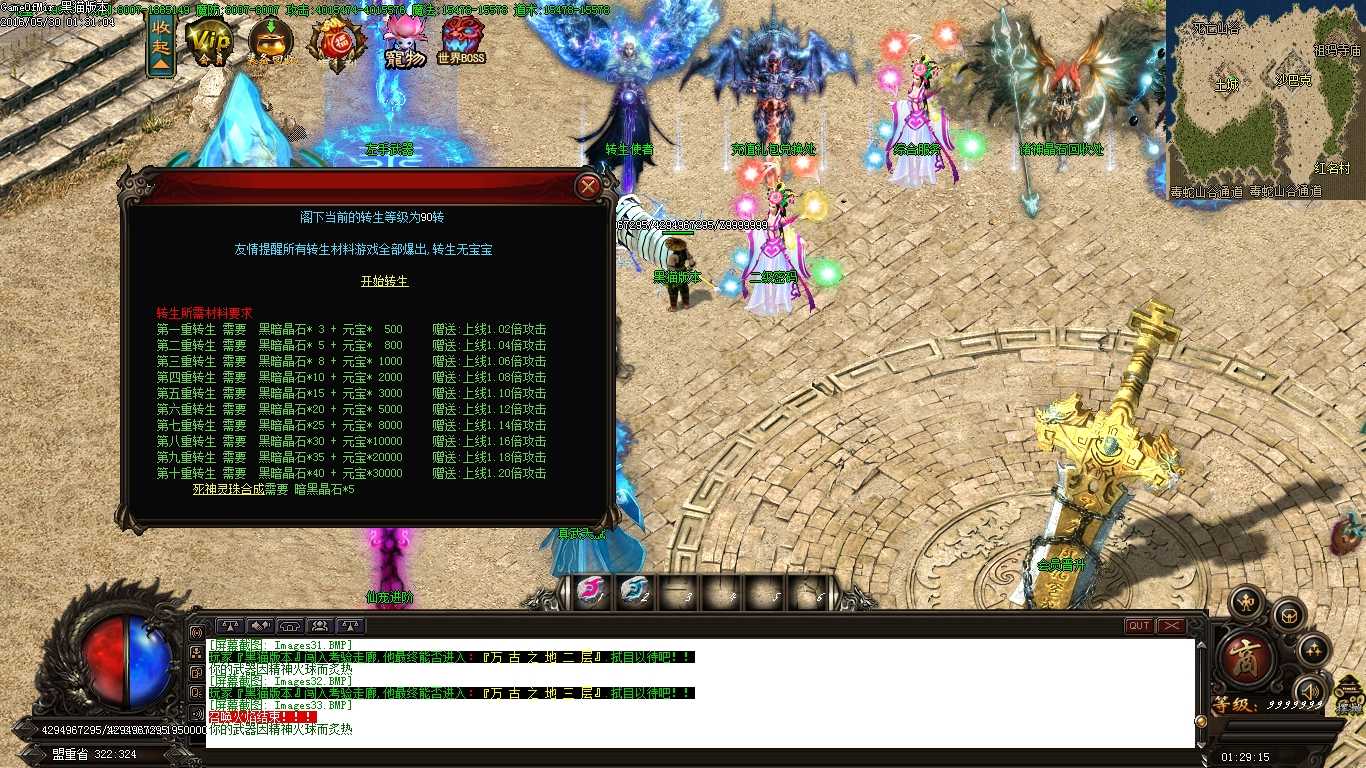Toggle the phone icon in the chat toolbar
This screenshot has height=768, width=1366.
[288, 627]
